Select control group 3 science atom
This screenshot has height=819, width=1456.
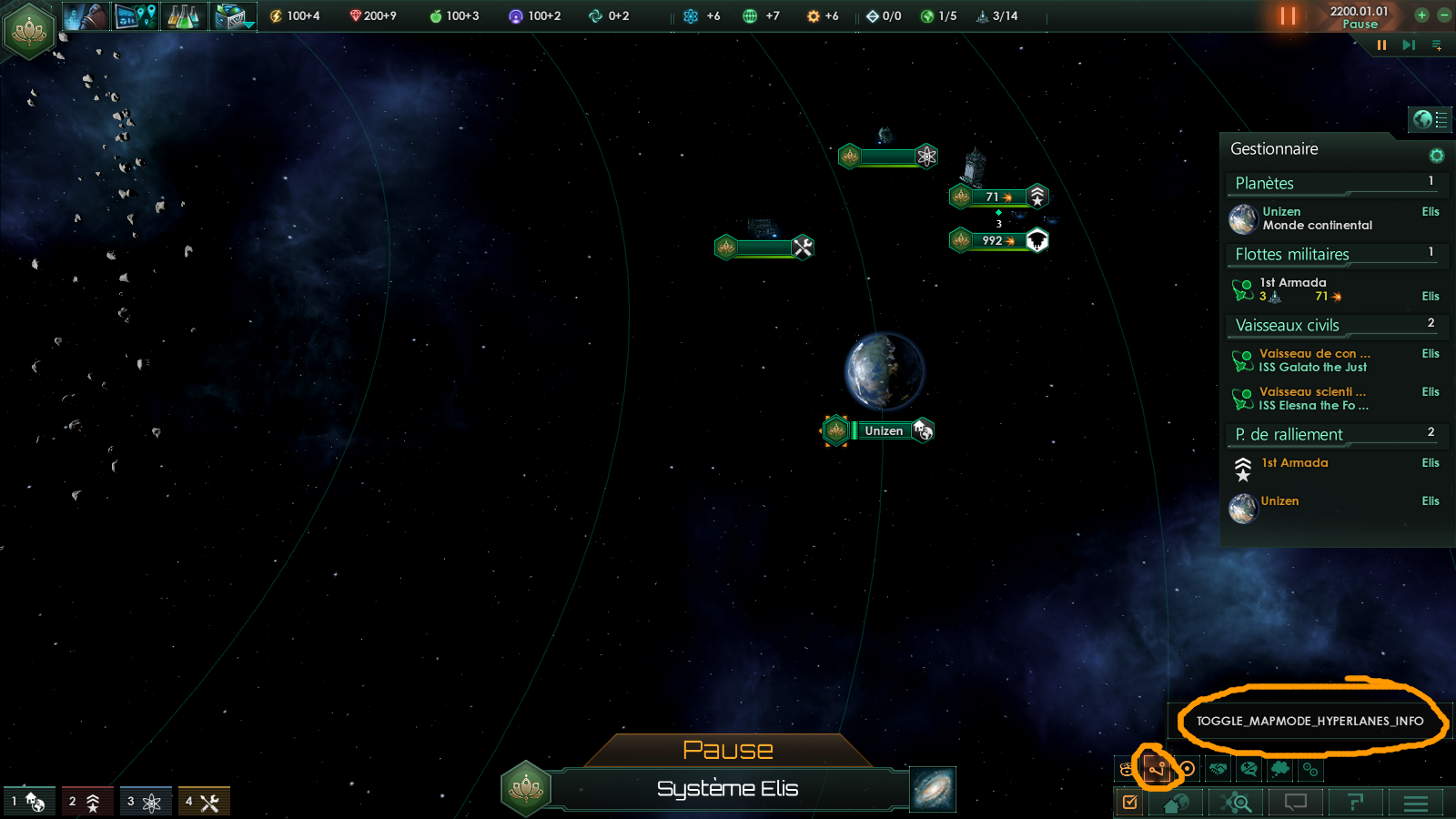tap(146, 802)
